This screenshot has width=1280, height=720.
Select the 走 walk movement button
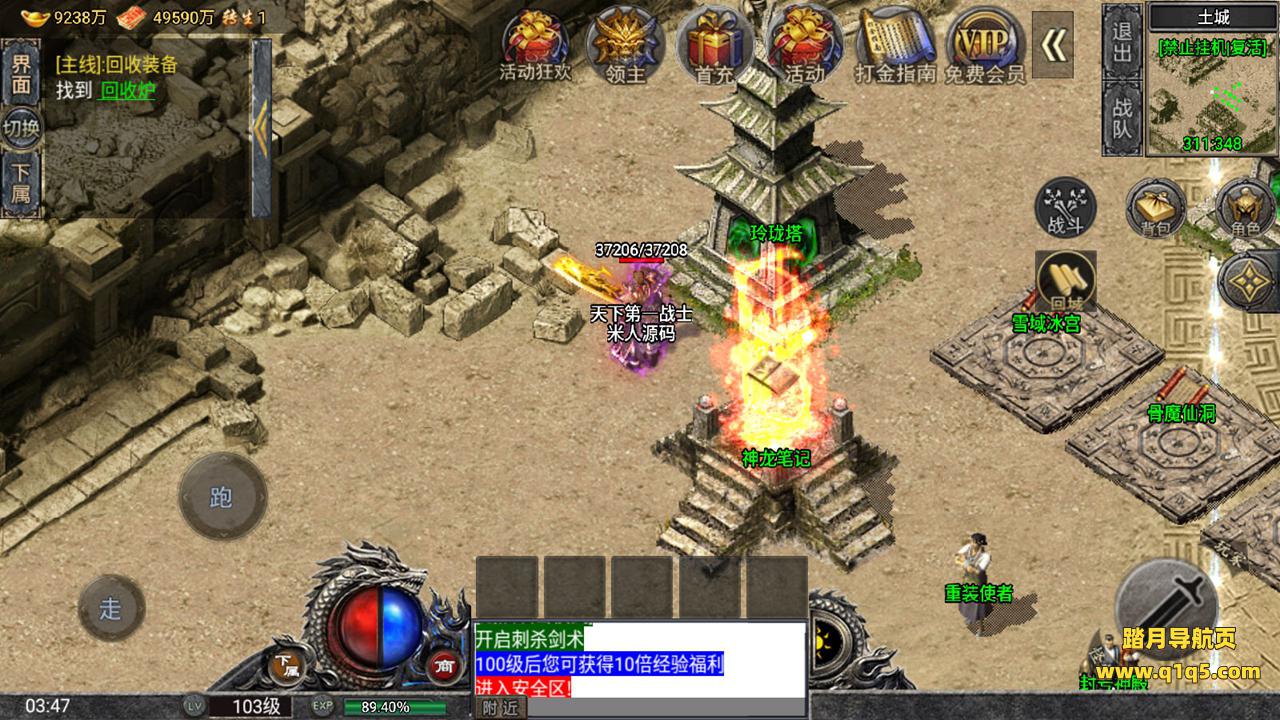(x=111, y=608)
